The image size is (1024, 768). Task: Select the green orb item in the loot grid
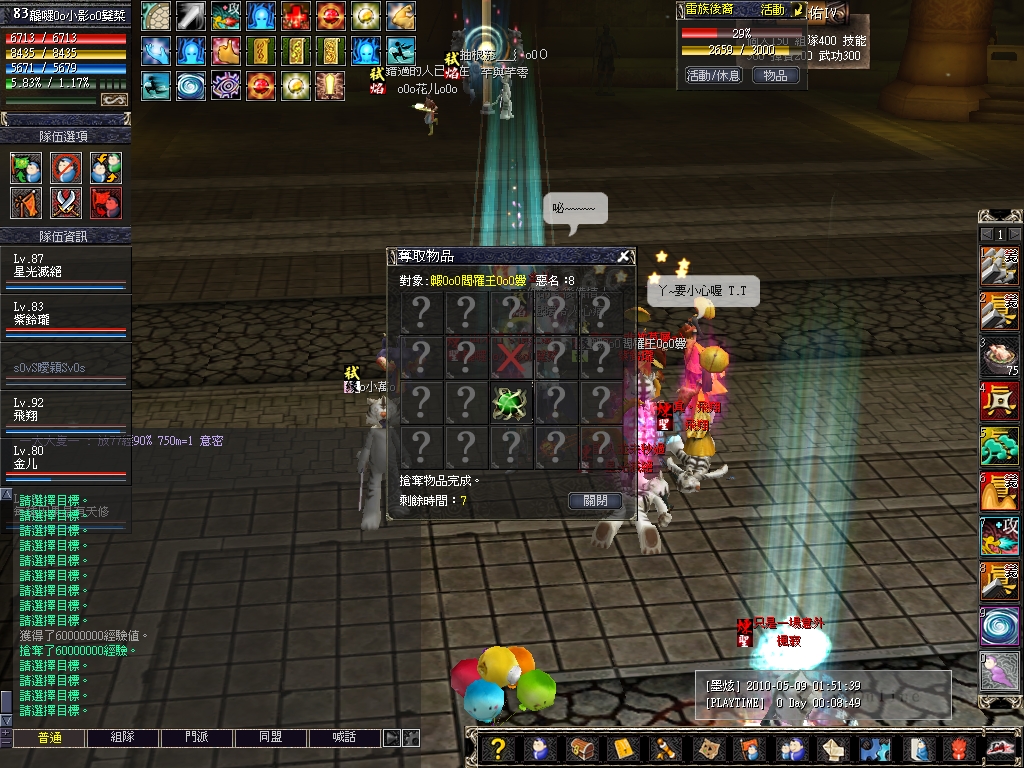[x=510, y=402]
